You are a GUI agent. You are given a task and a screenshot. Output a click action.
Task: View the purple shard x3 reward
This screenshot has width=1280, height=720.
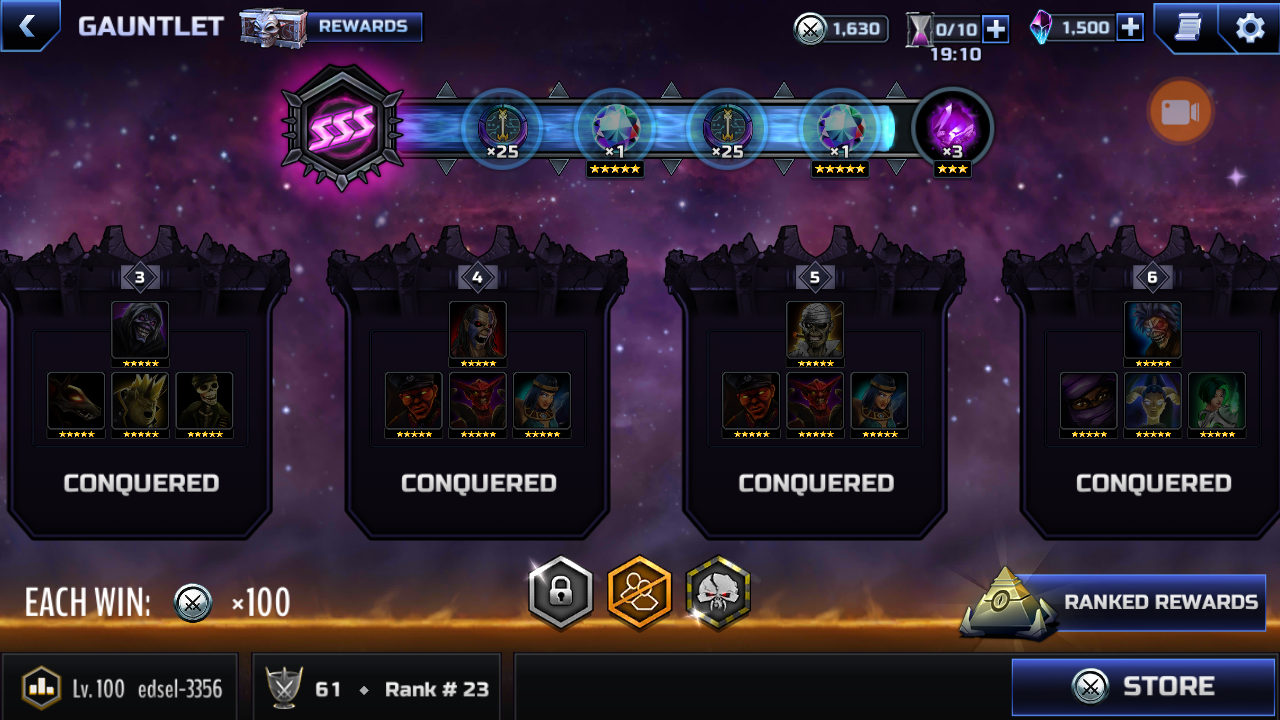click(x=952, y=130)
